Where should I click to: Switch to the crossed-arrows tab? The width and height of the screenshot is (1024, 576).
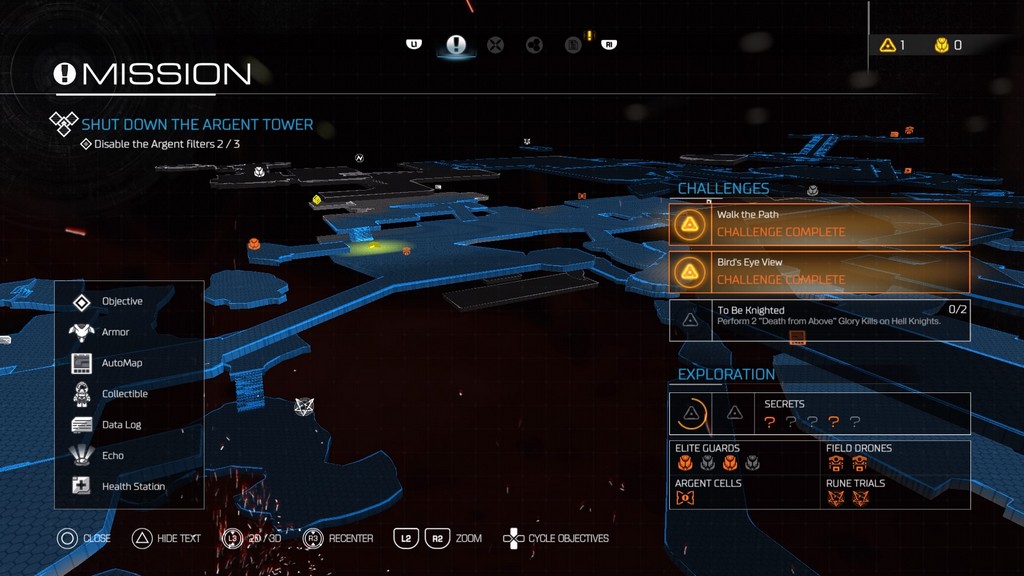coord(495,45)
